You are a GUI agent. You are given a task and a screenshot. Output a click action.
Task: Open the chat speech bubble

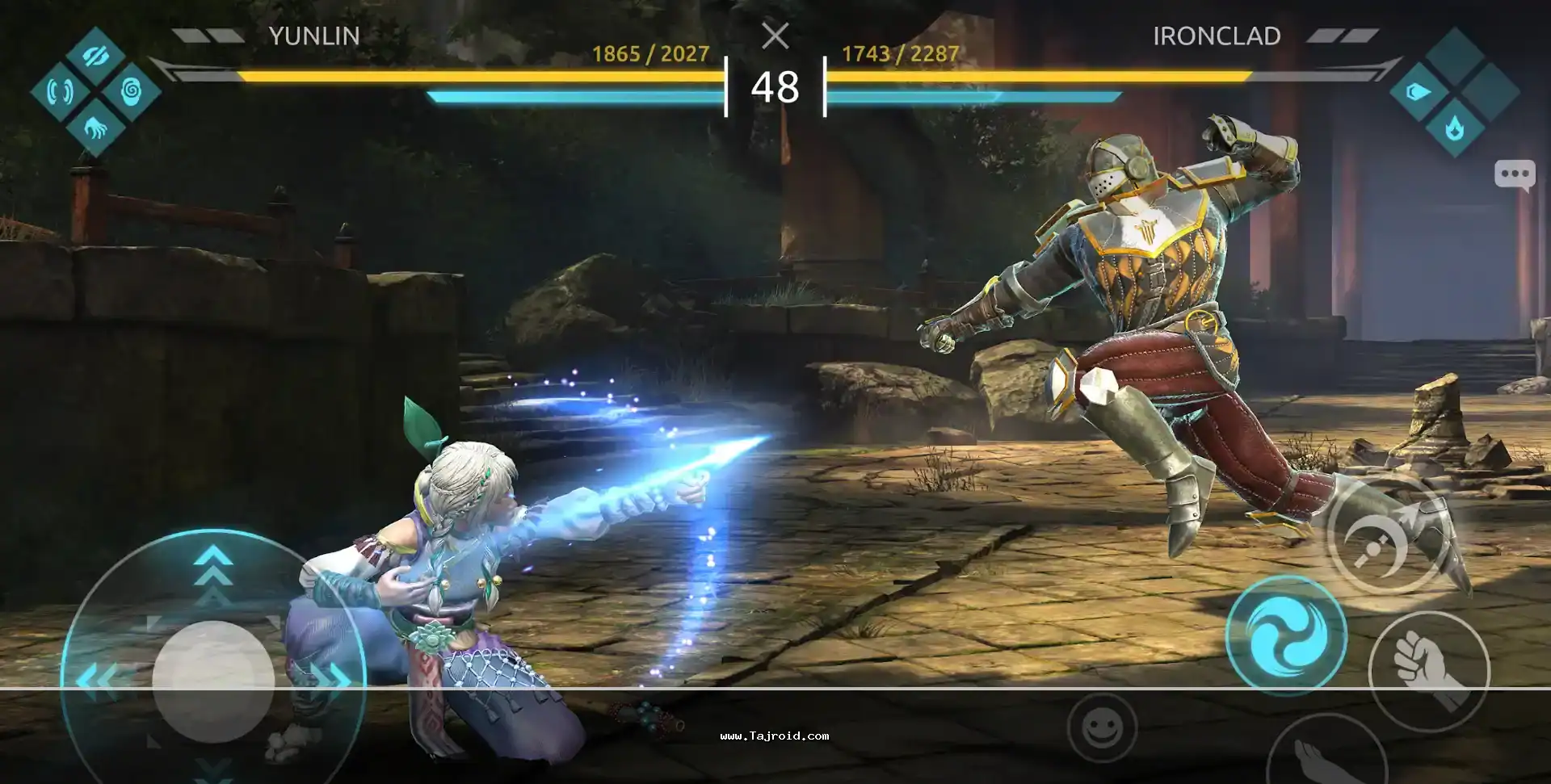pyautogui.click(x=1514, y=174)
